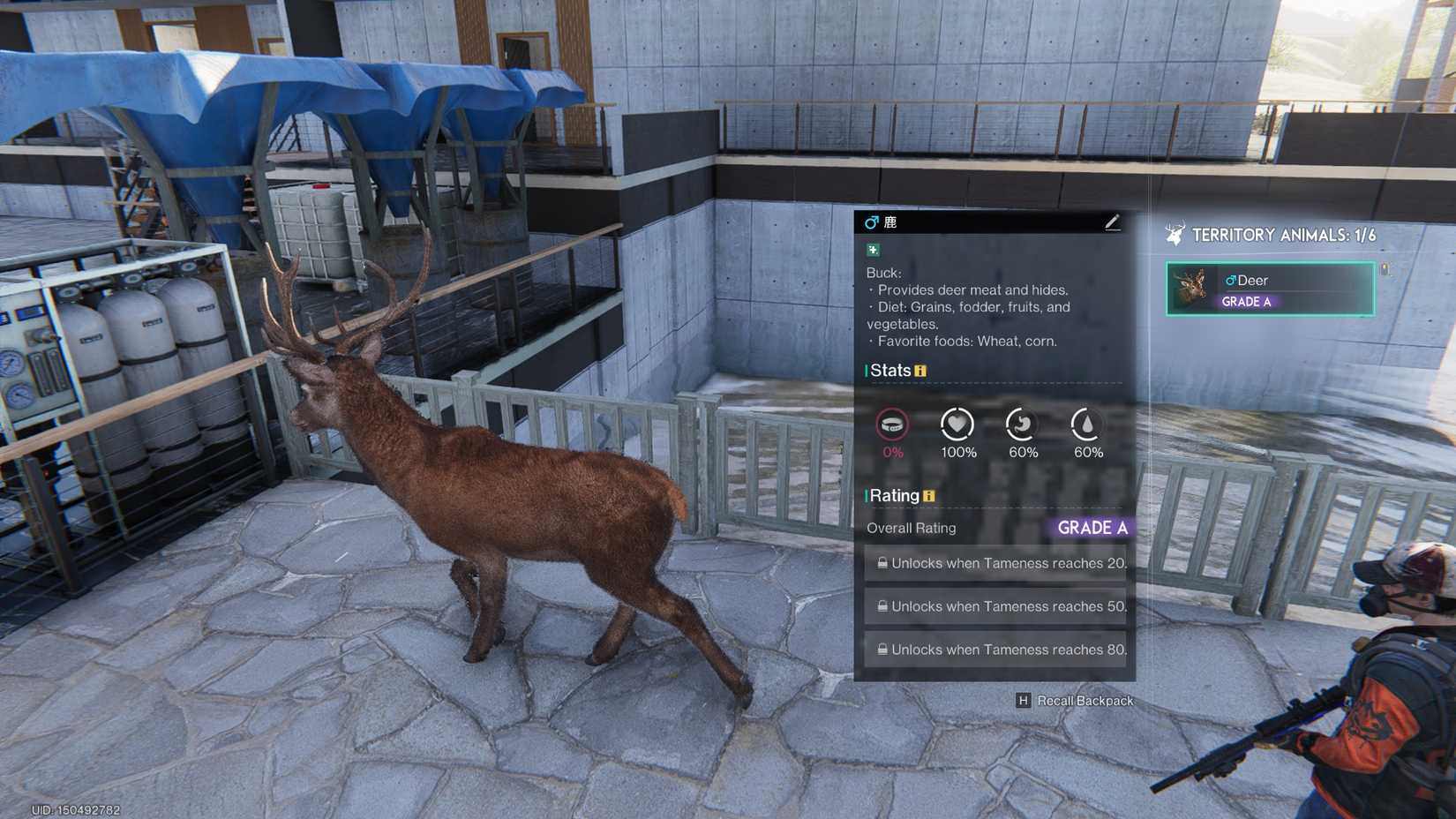Image resolution: width=1456 pixels, height=819 pixels.
Task: Click the green health plus icon
Action: point(872,250)
